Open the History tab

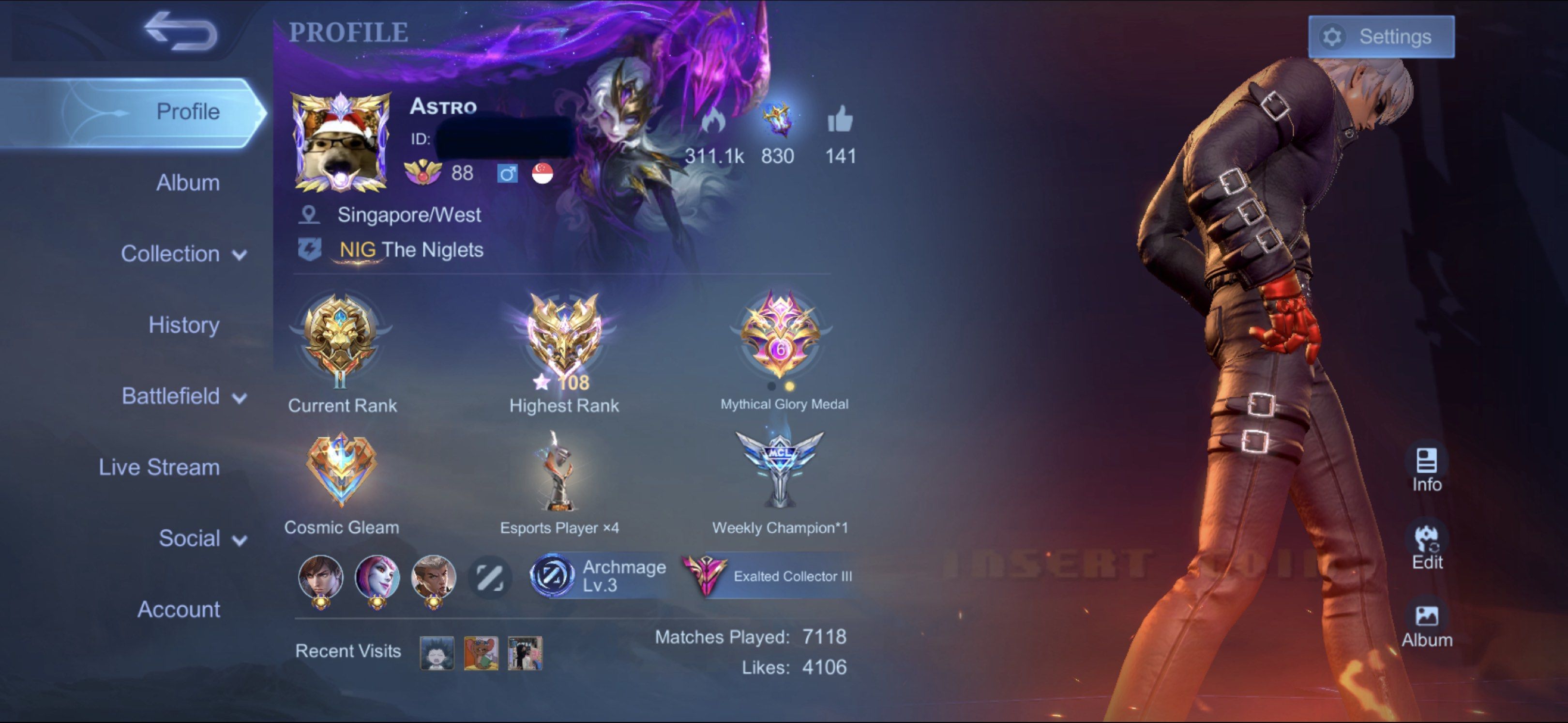(184, 324)
